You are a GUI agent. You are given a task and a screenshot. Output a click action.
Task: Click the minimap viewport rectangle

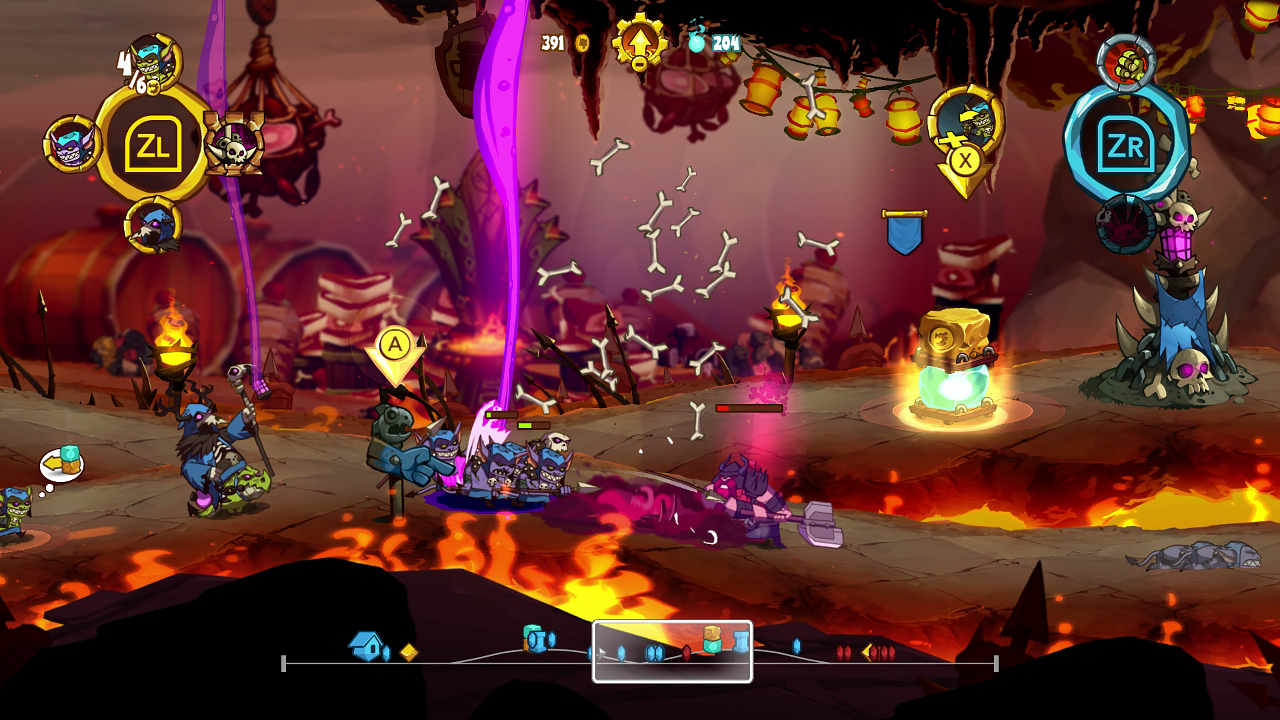click(x=672, y=651)
